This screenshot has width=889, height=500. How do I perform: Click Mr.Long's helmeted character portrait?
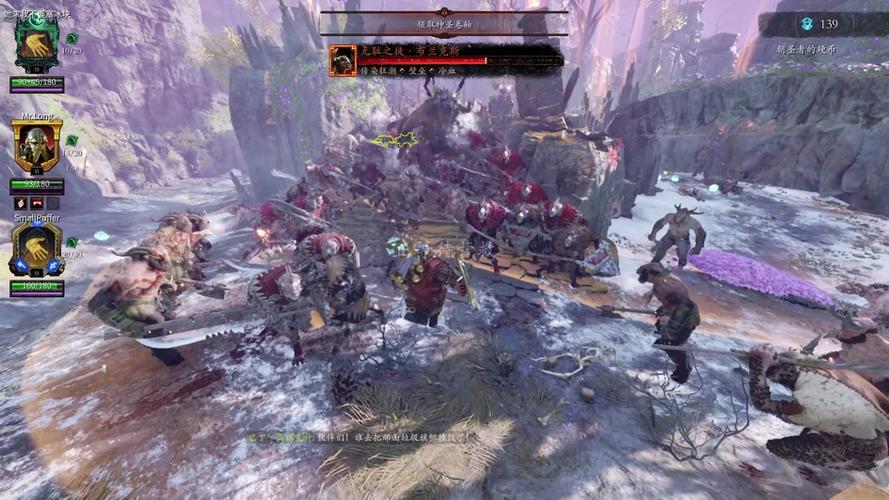(x=37, y=147)
